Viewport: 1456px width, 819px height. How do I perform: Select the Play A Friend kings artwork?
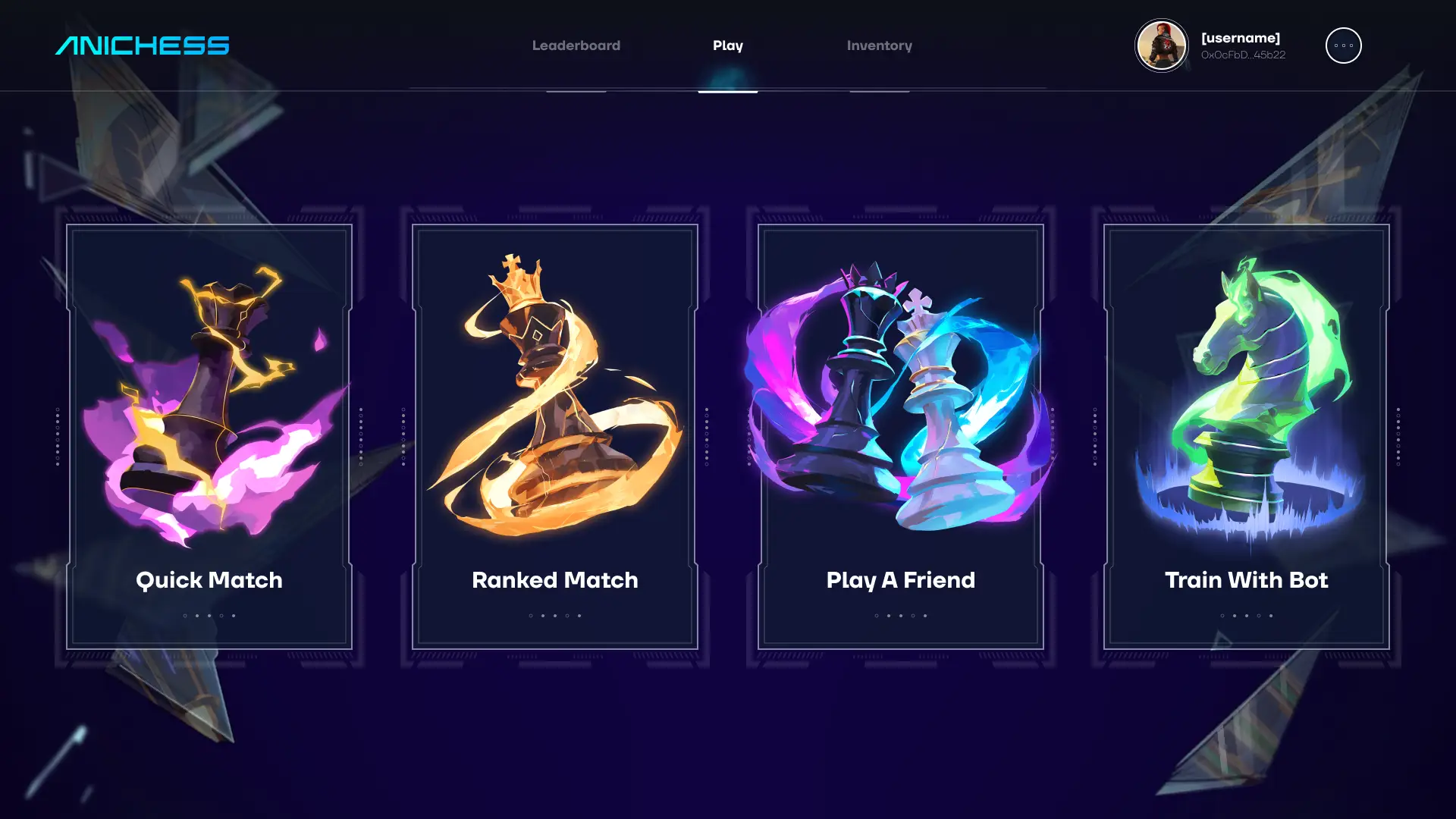[901, 394]
